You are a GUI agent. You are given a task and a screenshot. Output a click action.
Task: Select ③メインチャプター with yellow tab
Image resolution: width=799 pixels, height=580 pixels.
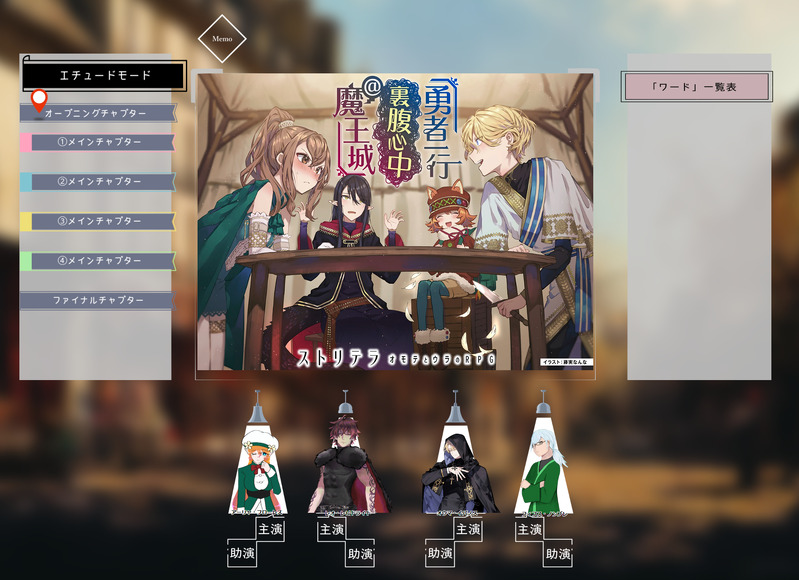pyautogui.click(x=98, y=221)
